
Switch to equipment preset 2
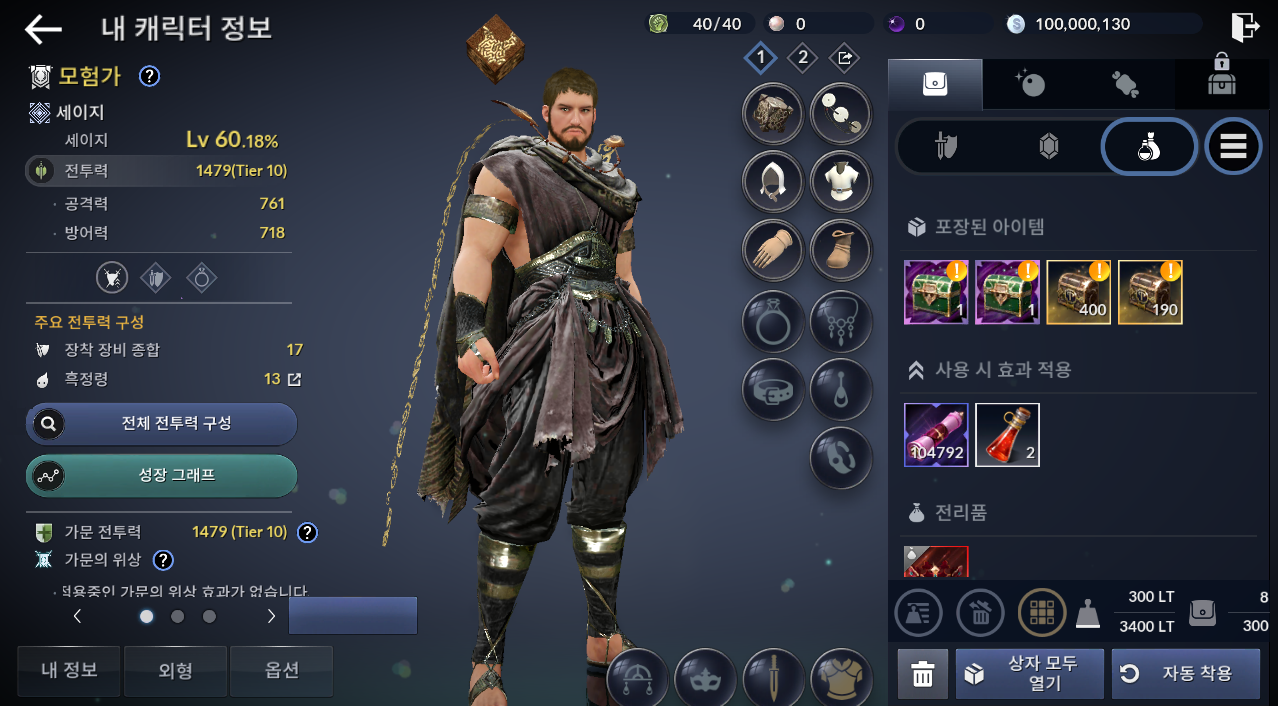pyautogui.click(x=802, y=58)
